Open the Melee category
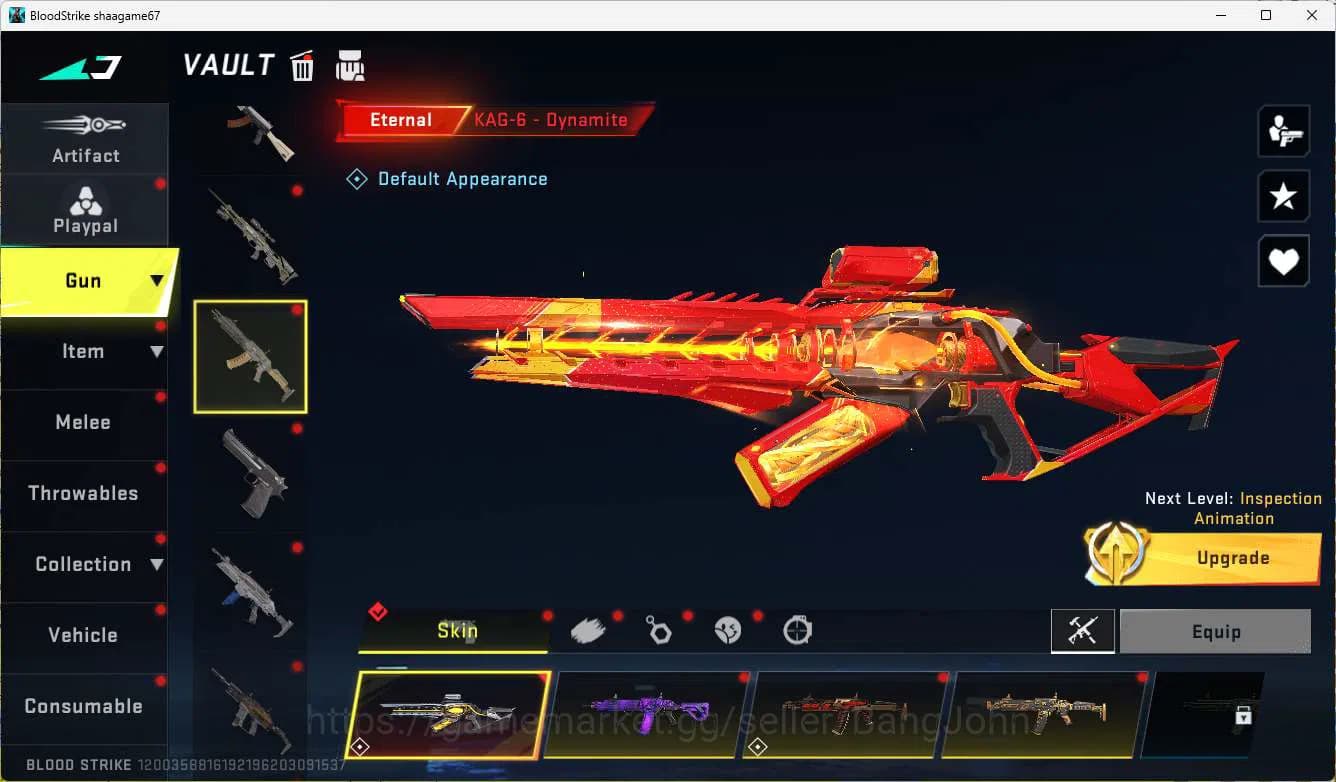 (x=82, y=422)
